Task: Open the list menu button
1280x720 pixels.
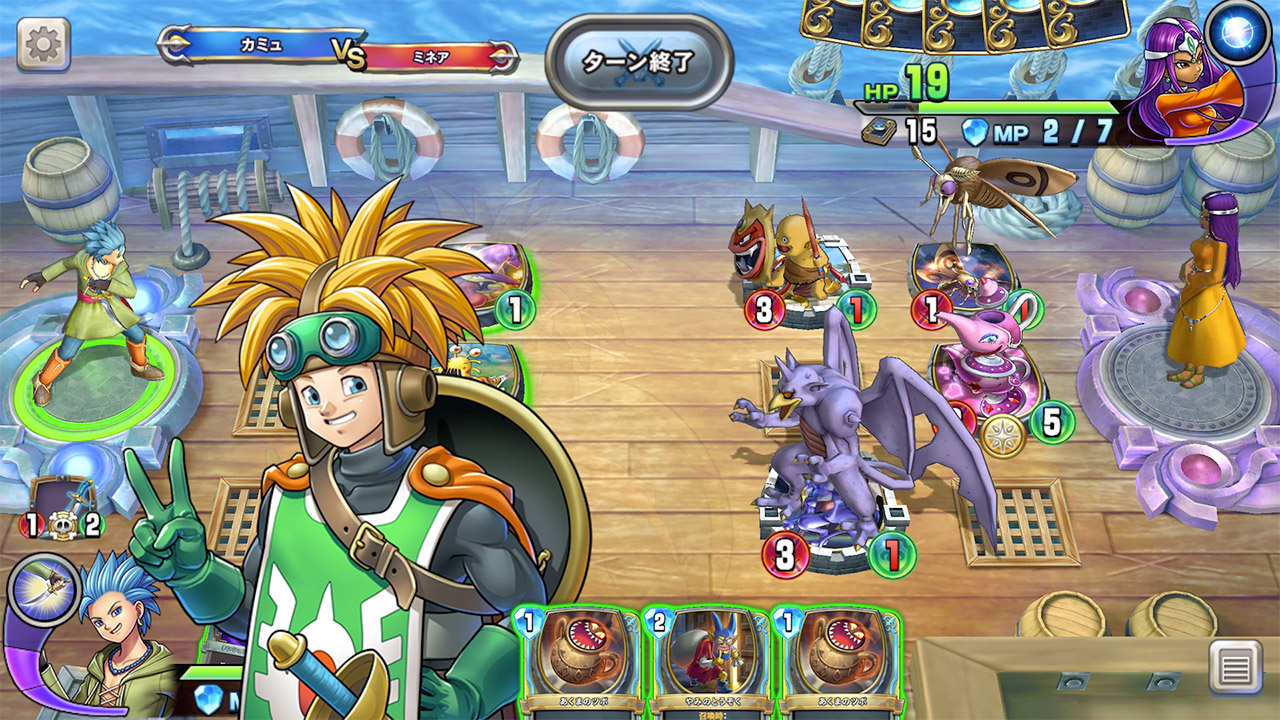Action: (x=1234, y=666)
